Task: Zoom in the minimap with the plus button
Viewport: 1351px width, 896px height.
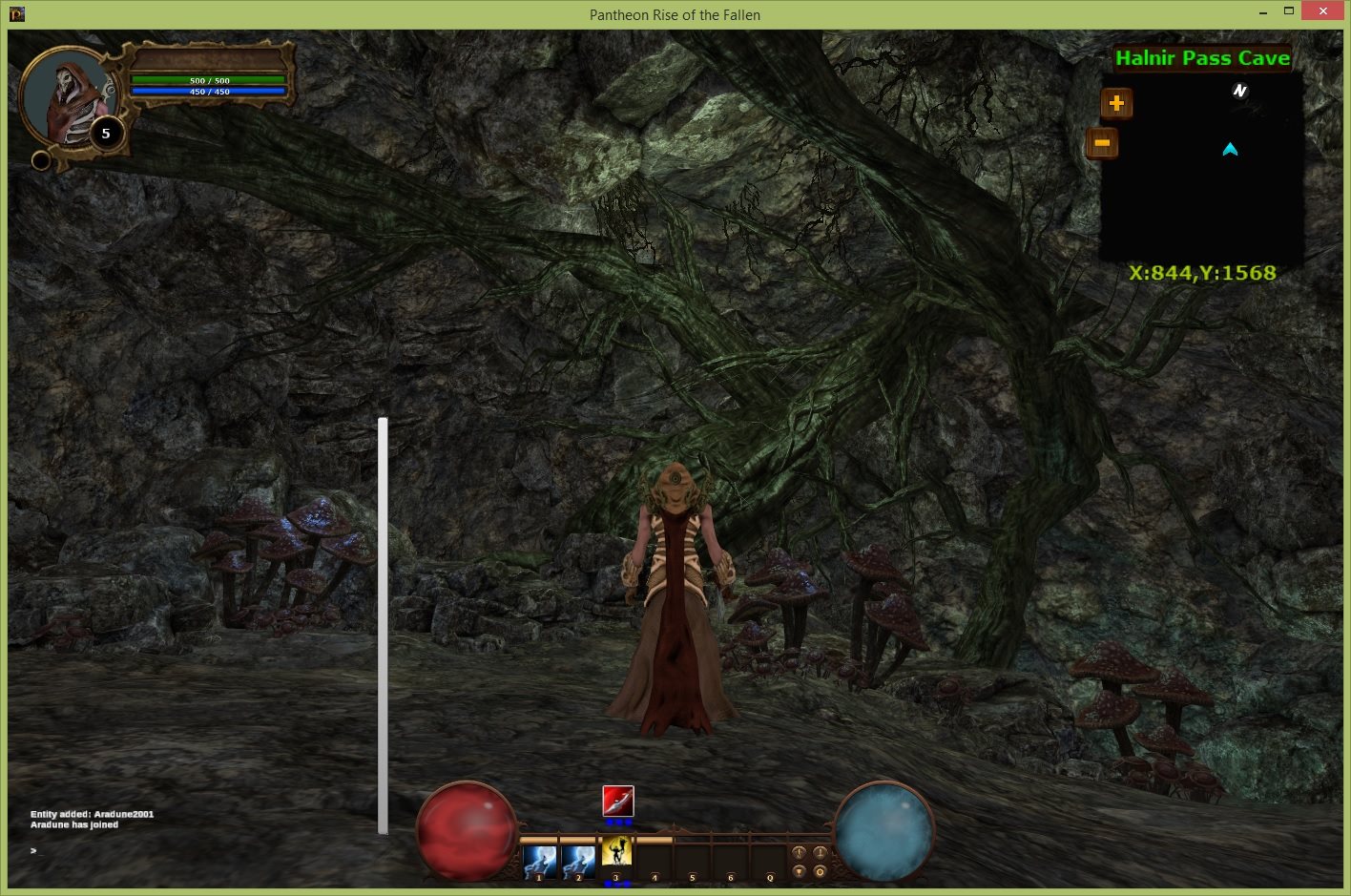Action: click(1116, 103)
